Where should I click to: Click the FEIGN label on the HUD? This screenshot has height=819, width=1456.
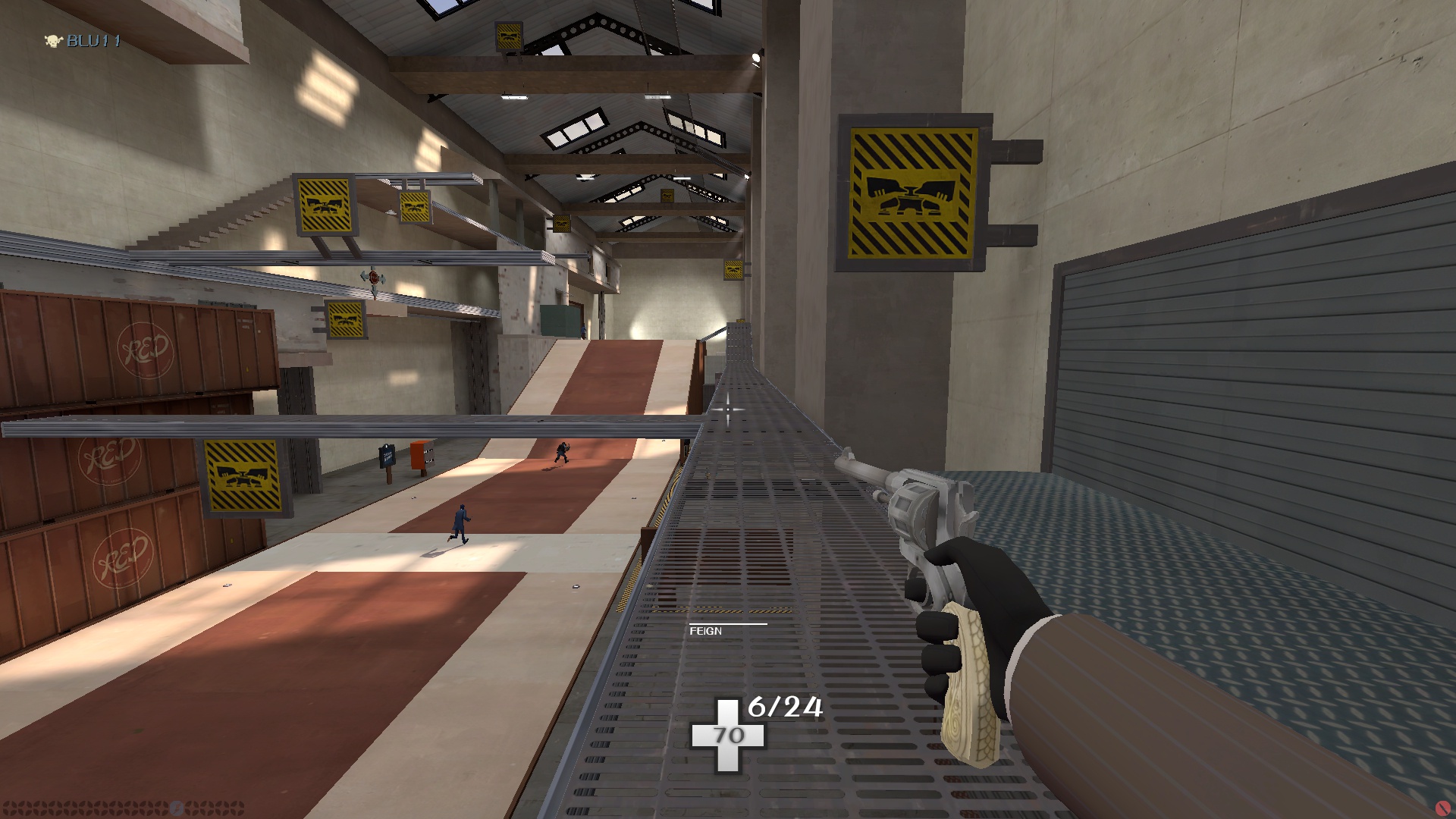[705, 632]
